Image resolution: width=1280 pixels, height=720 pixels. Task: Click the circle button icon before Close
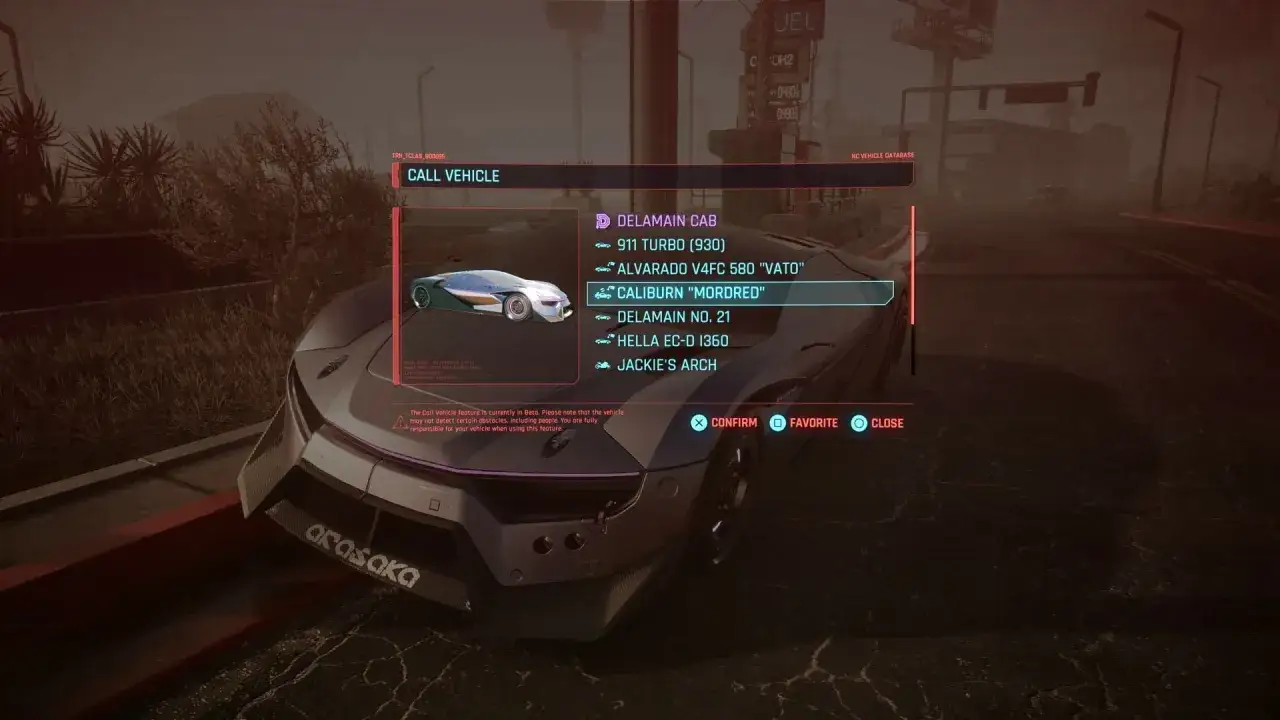858,423
